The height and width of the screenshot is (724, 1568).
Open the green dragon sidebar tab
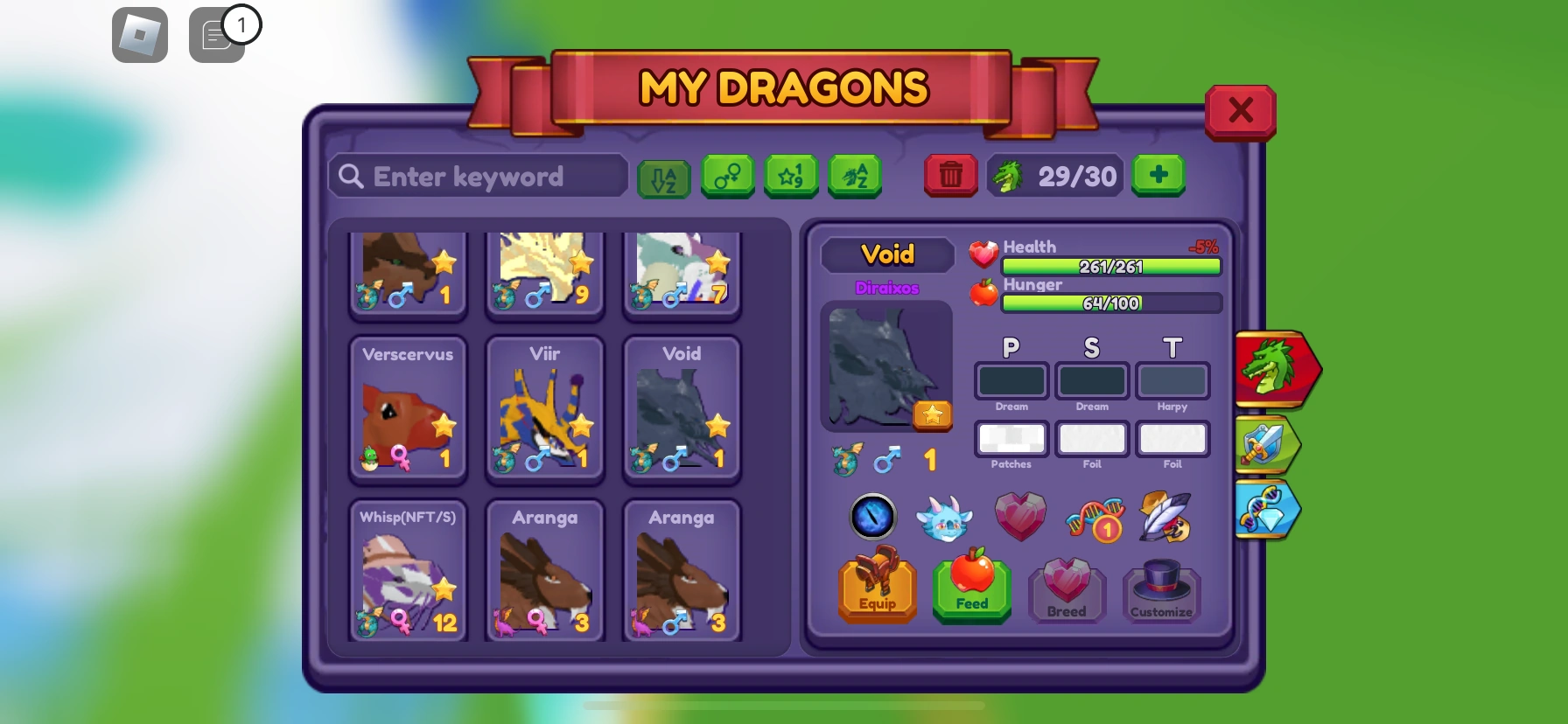(1273, 368)
